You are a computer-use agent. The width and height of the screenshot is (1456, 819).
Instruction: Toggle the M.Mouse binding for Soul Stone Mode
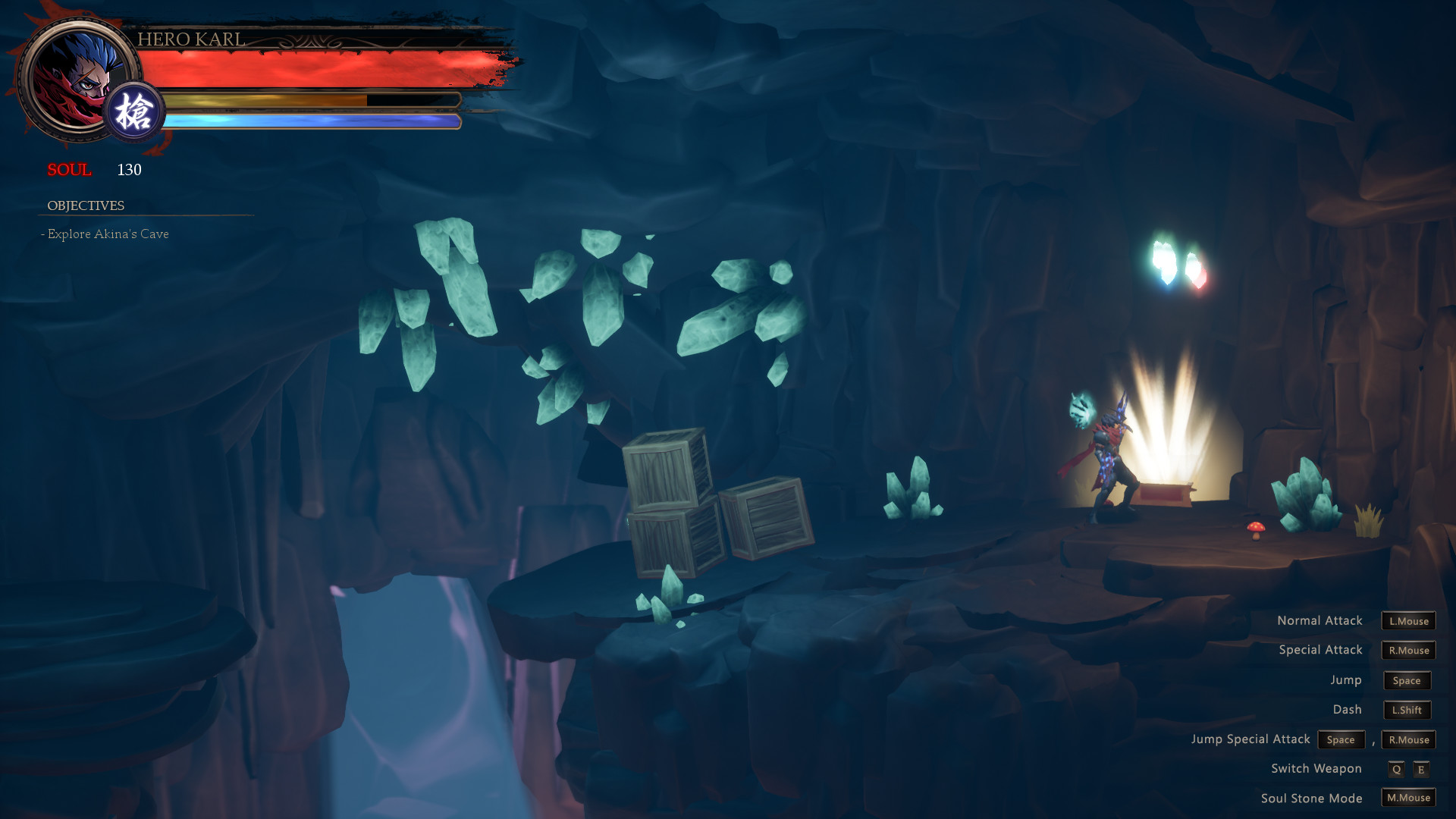pos(1407,798)
